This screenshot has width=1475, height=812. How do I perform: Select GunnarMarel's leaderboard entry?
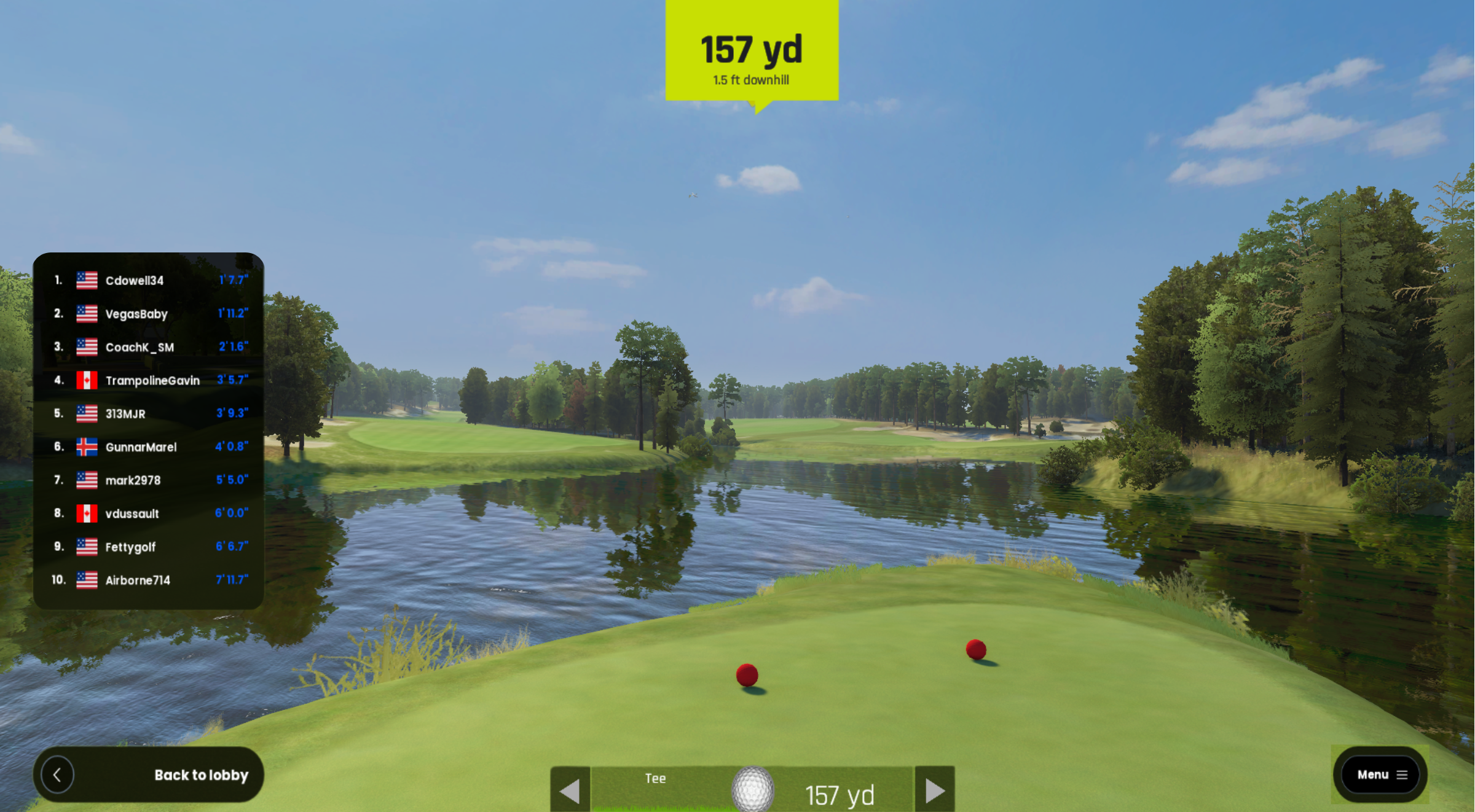coord(149,447)
